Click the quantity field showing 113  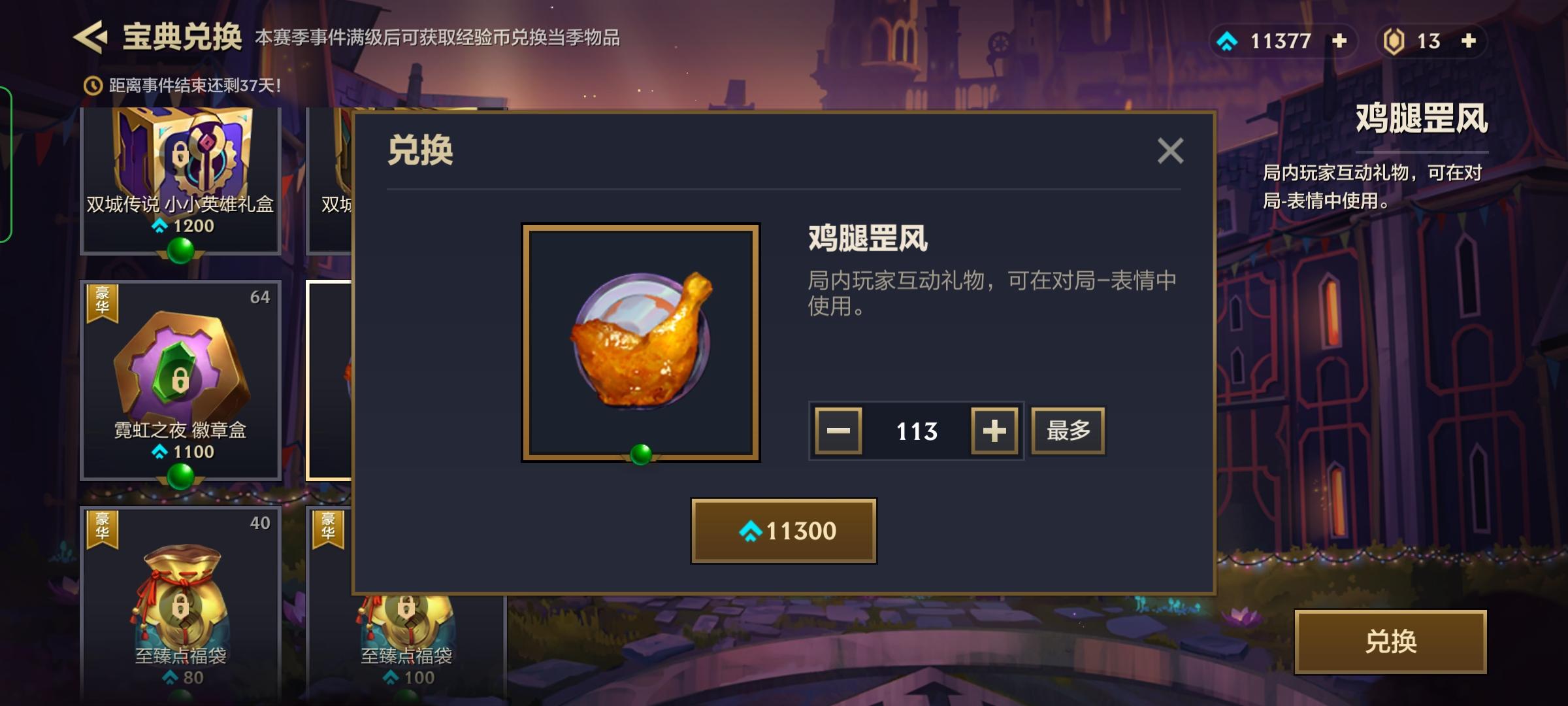tap(916, 429)
